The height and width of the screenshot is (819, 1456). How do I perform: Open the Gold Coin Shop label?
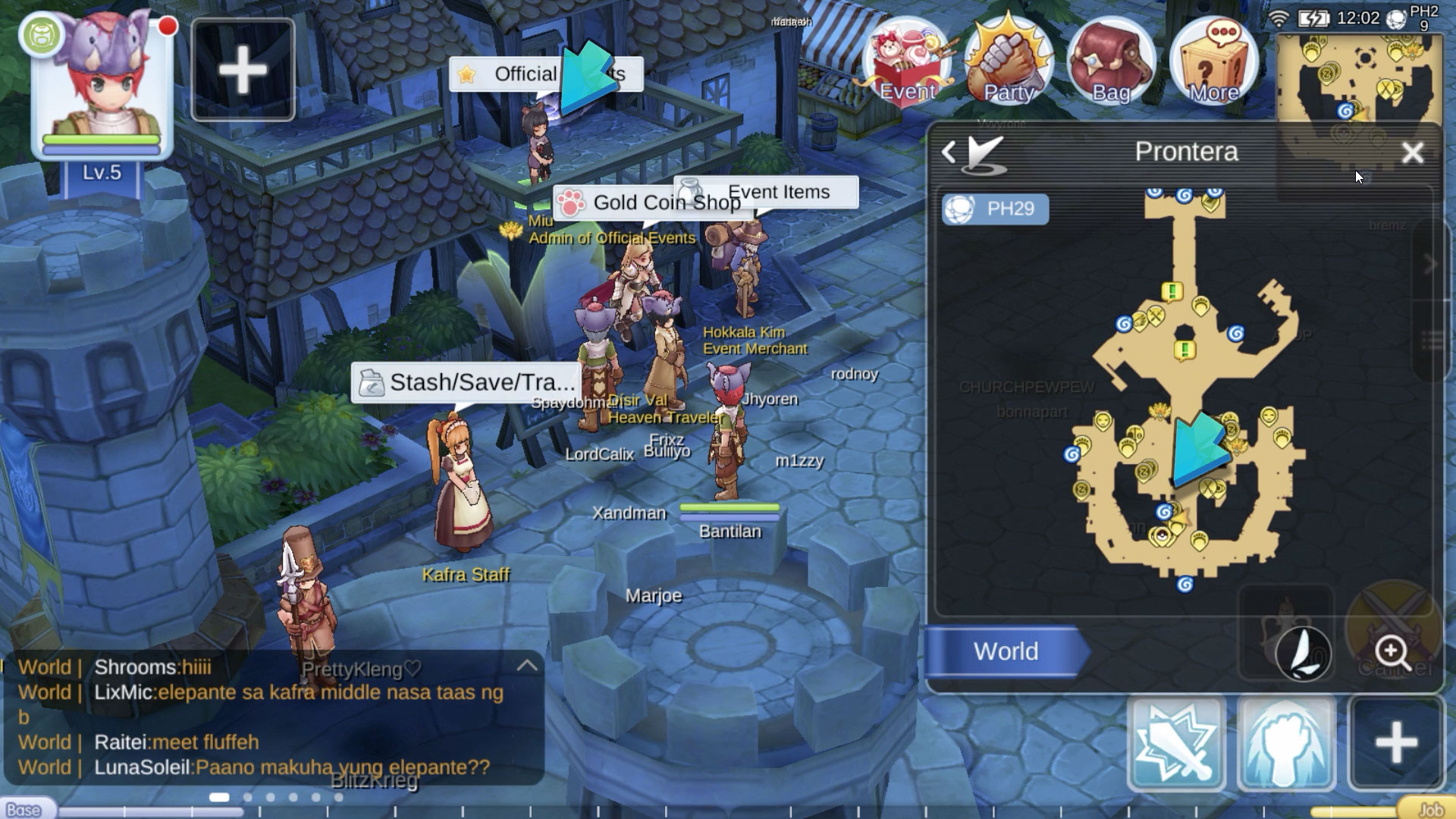(x=651, y=202)
